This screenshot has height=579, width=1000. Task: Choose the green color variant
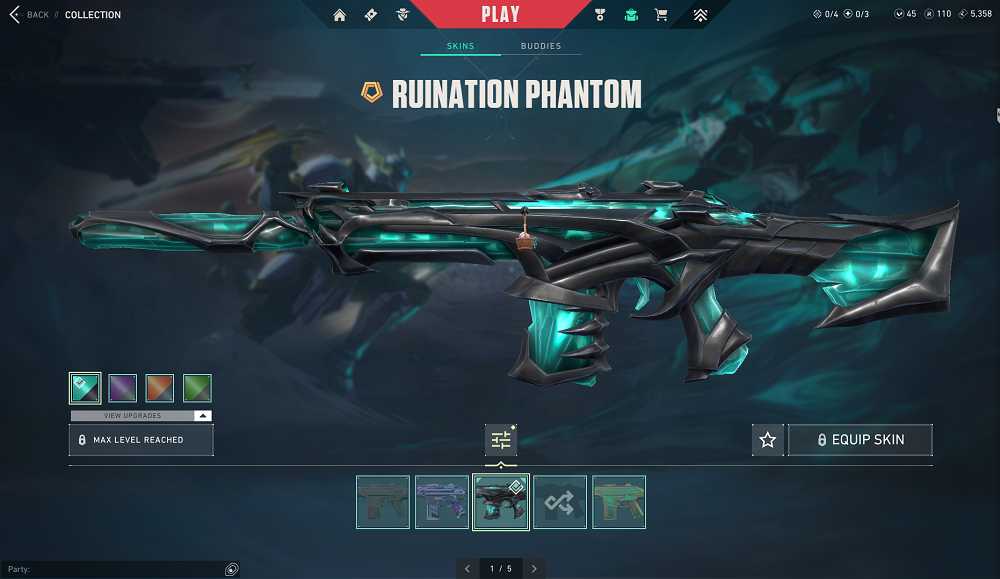[x=197, y=388]
